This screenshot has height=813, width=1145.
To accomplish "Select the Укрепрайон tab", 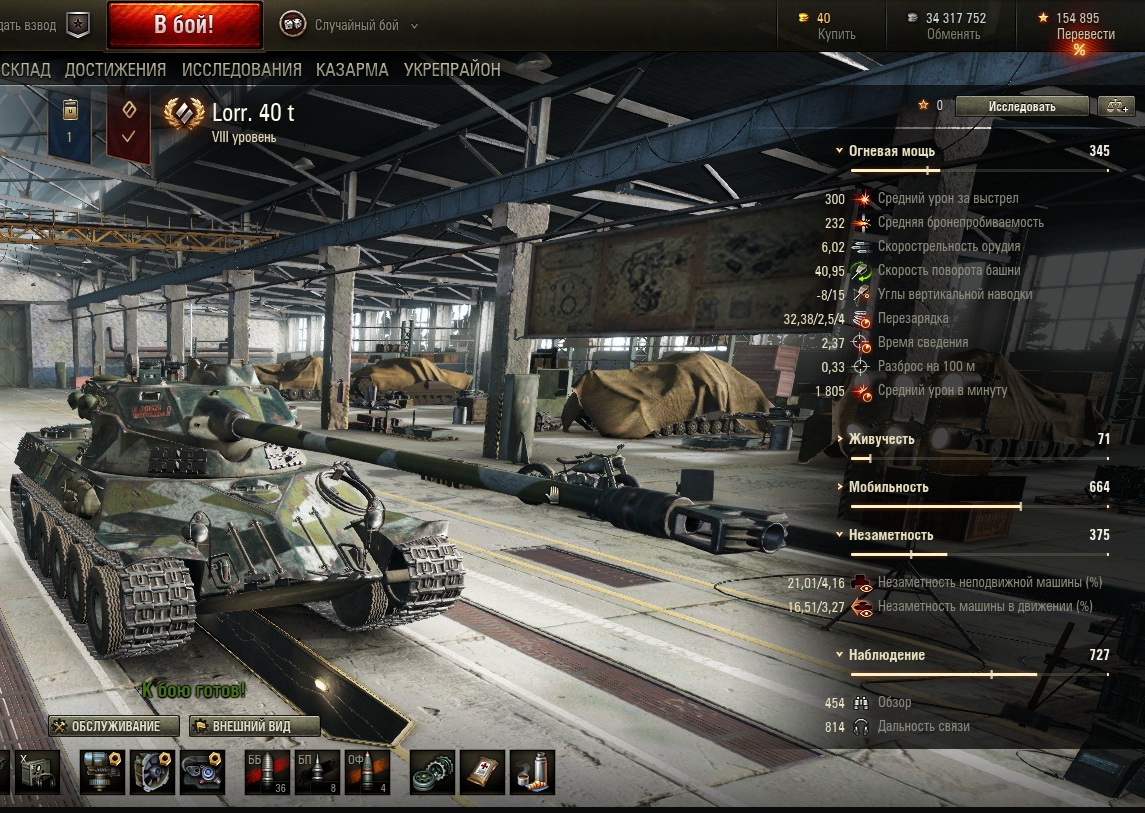I will [452, 70].
